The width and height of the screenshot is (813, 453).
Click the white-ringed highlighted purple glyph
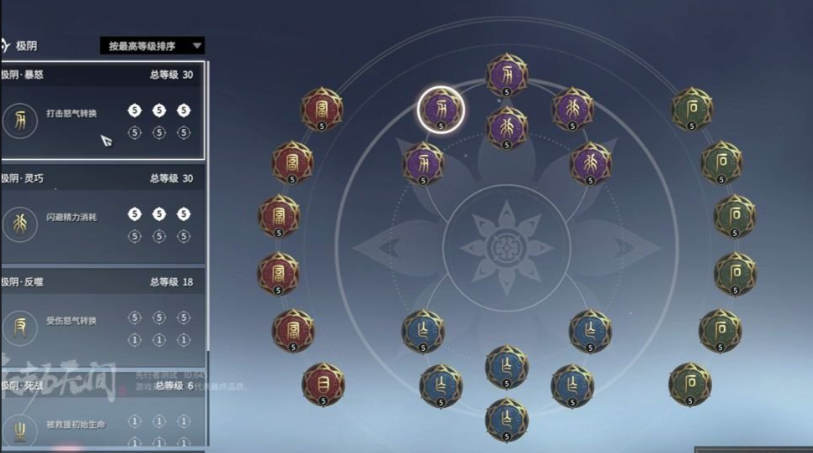coord(441,109)
